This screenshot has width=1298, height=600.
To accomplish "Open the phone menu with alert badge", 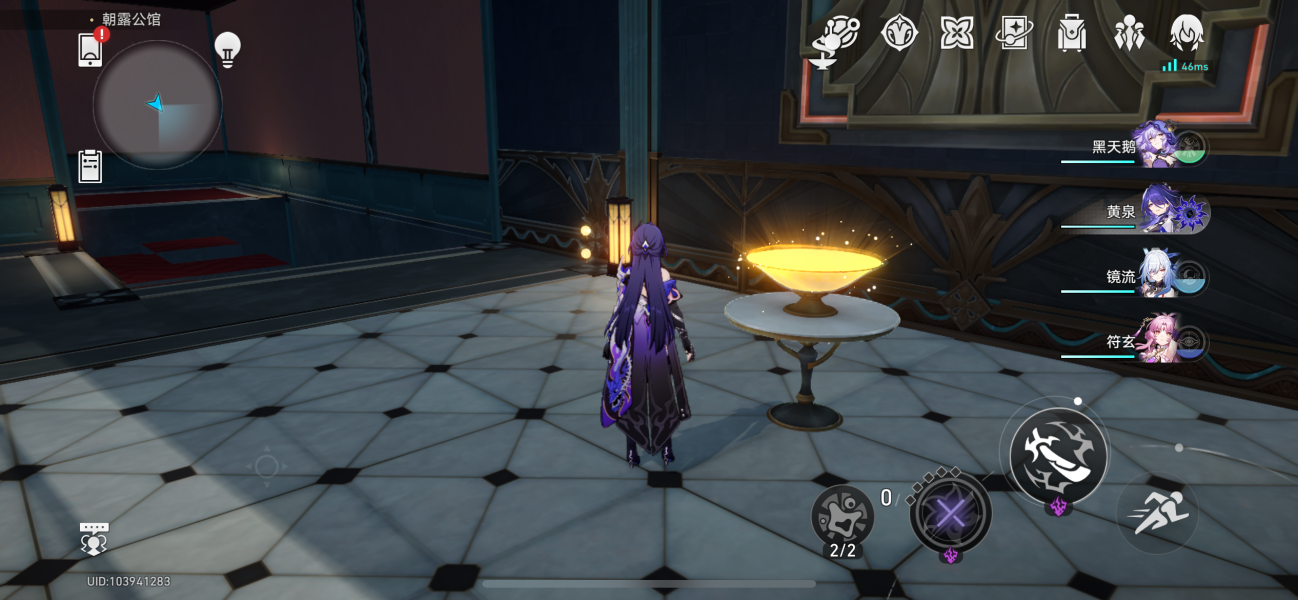I will [x=90, y=49].
